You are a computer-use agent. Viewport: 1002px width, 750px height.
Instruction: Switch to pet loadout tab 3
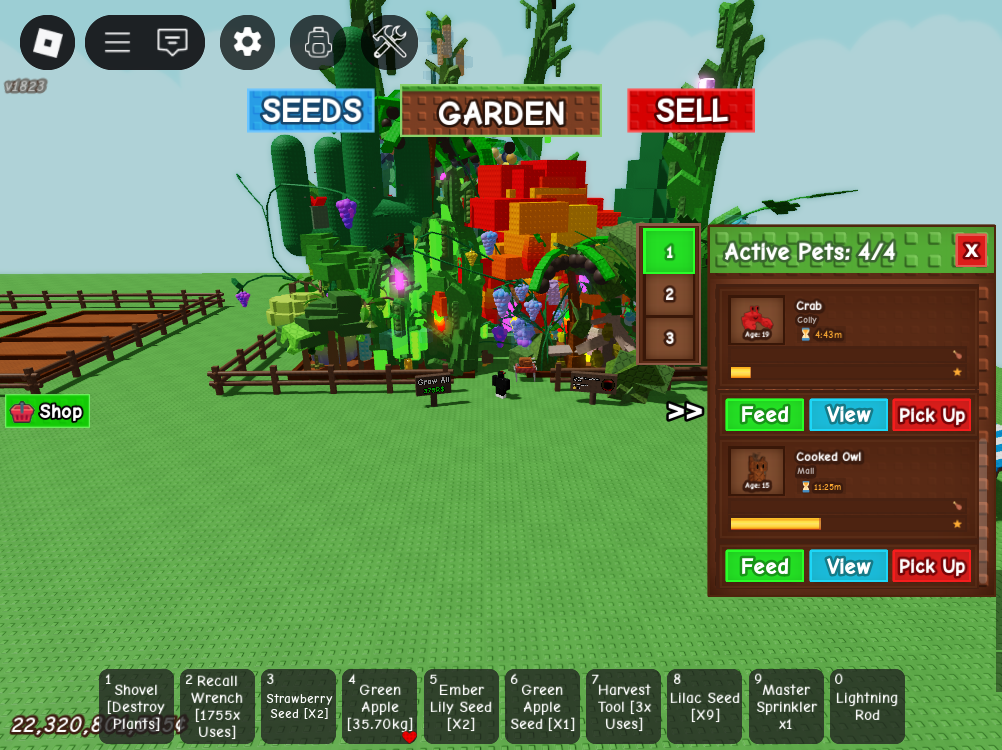[x=669, y=338]
